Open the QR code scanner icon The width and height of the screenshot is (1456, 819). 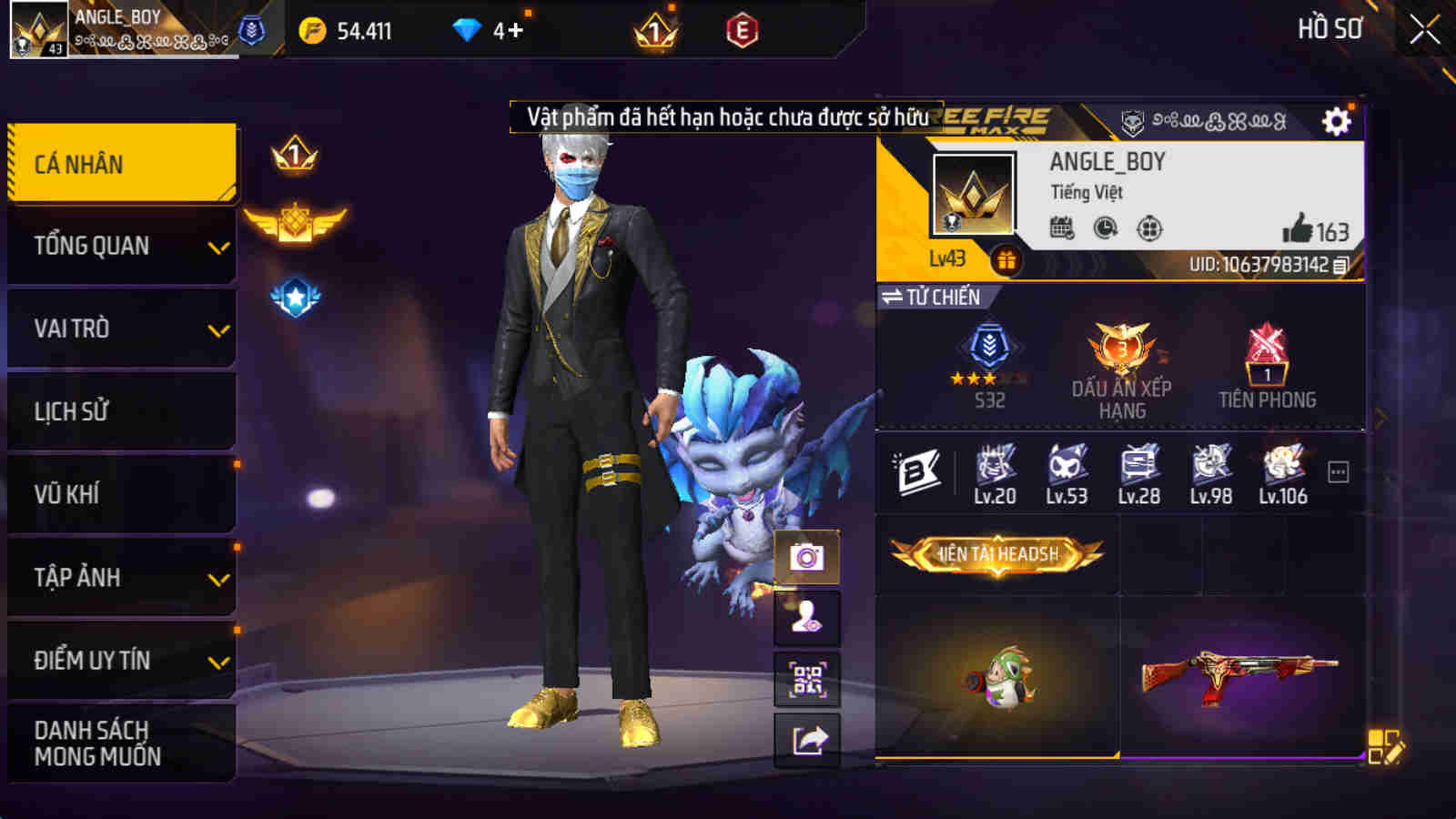(x=806, y=680)
